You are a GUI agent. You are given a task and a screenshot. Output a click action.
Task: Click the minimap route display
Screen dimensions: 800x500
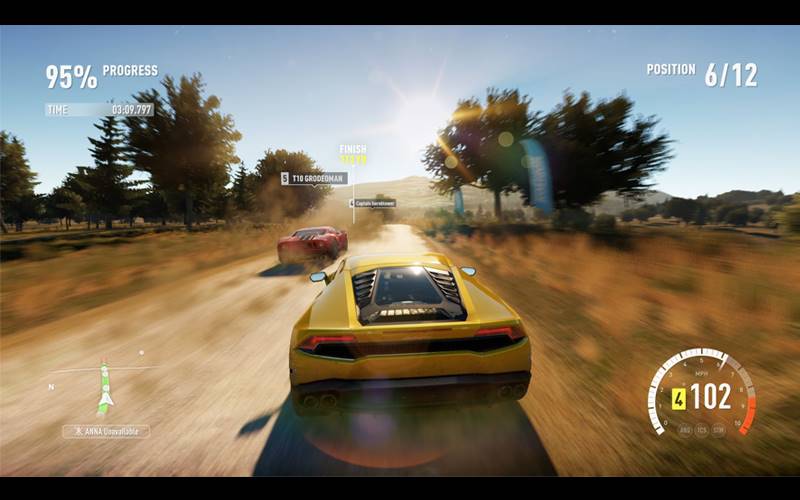tap(103, 386)
